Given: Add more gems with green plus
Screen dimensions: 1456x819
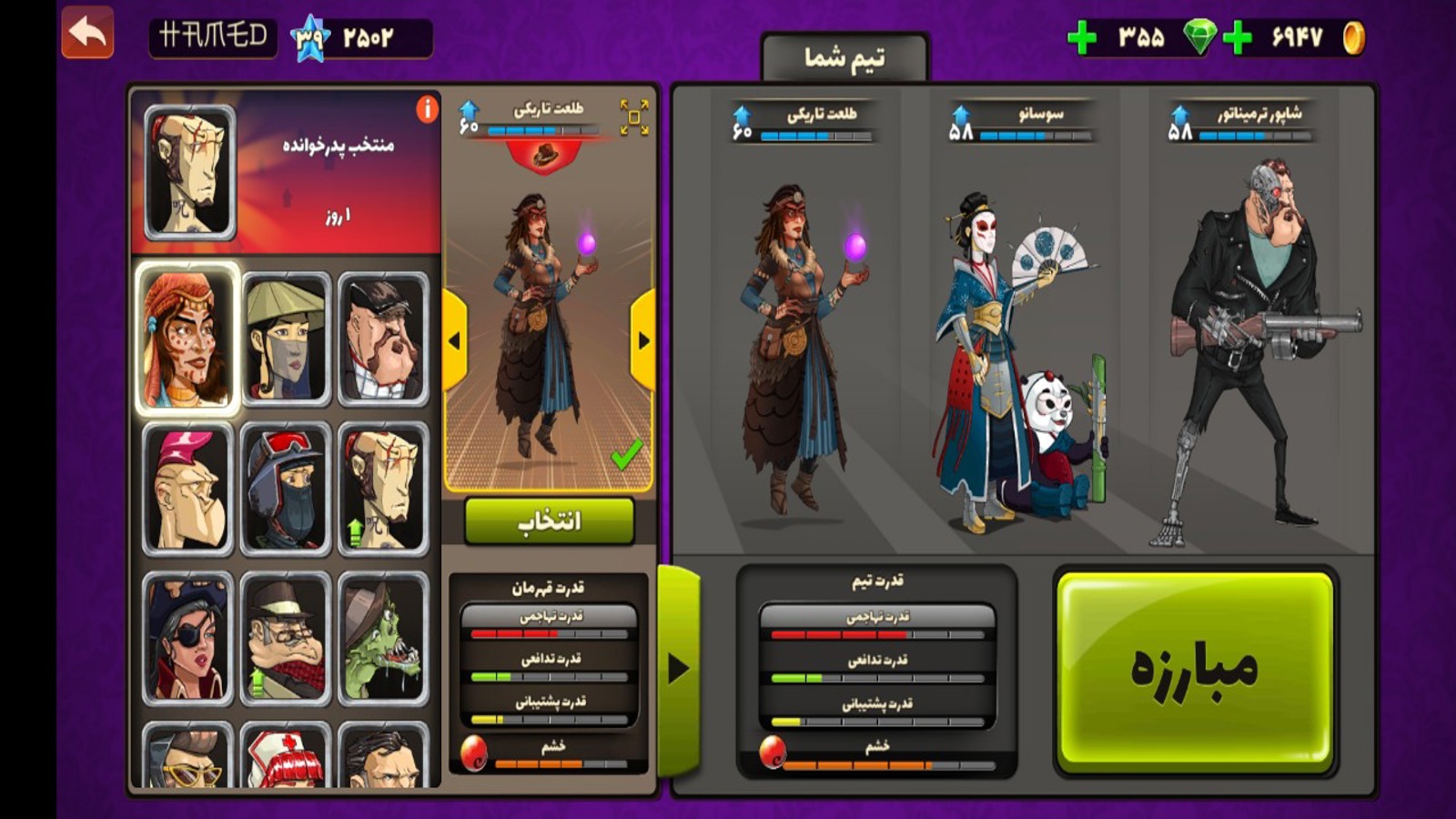Looking at the screenshot, I should coord(1081,38).
